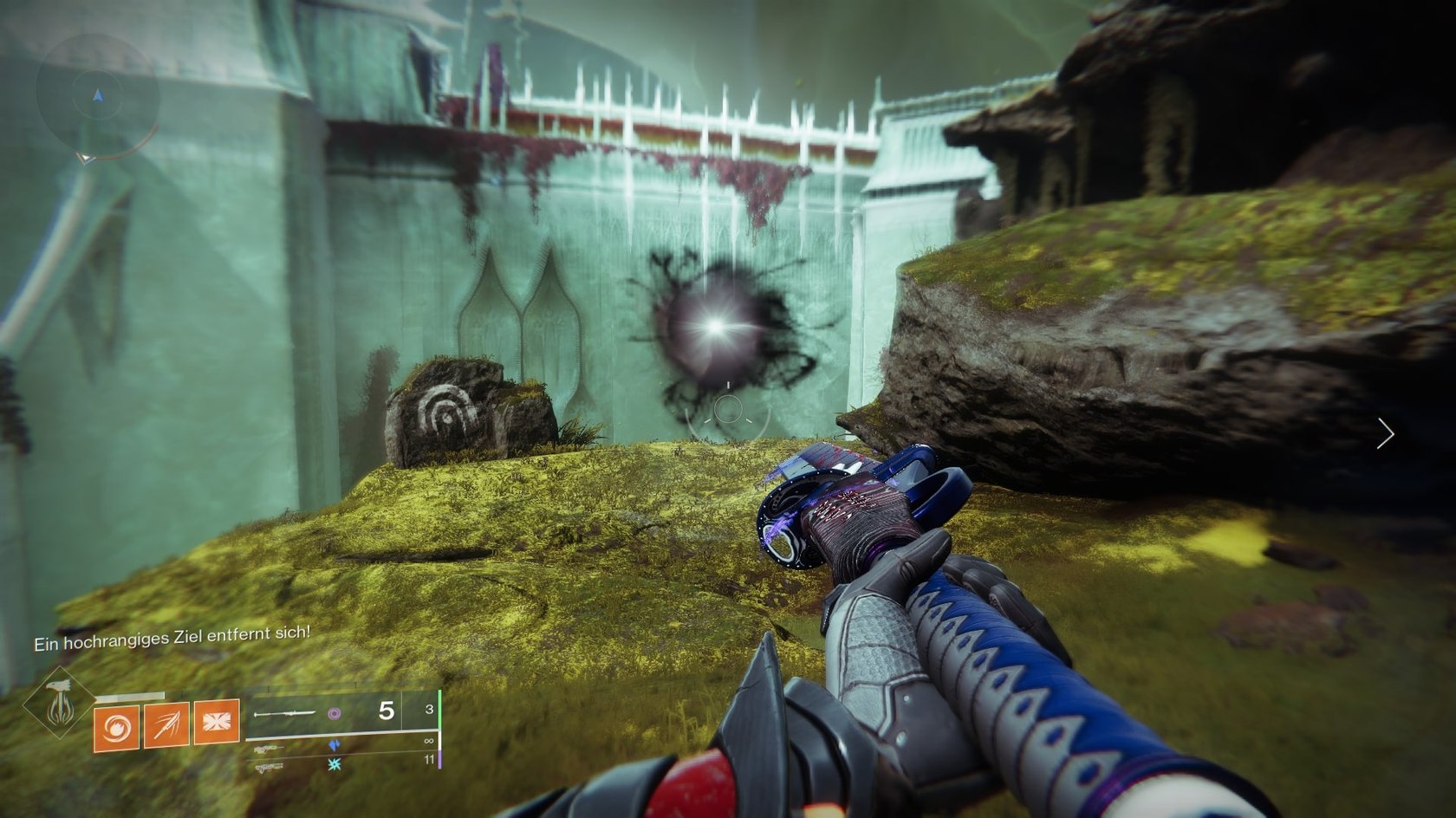The image size is (1456, 818).
Task: Go to the next screenshot arrow
Action: click(x=1385, y=433)
